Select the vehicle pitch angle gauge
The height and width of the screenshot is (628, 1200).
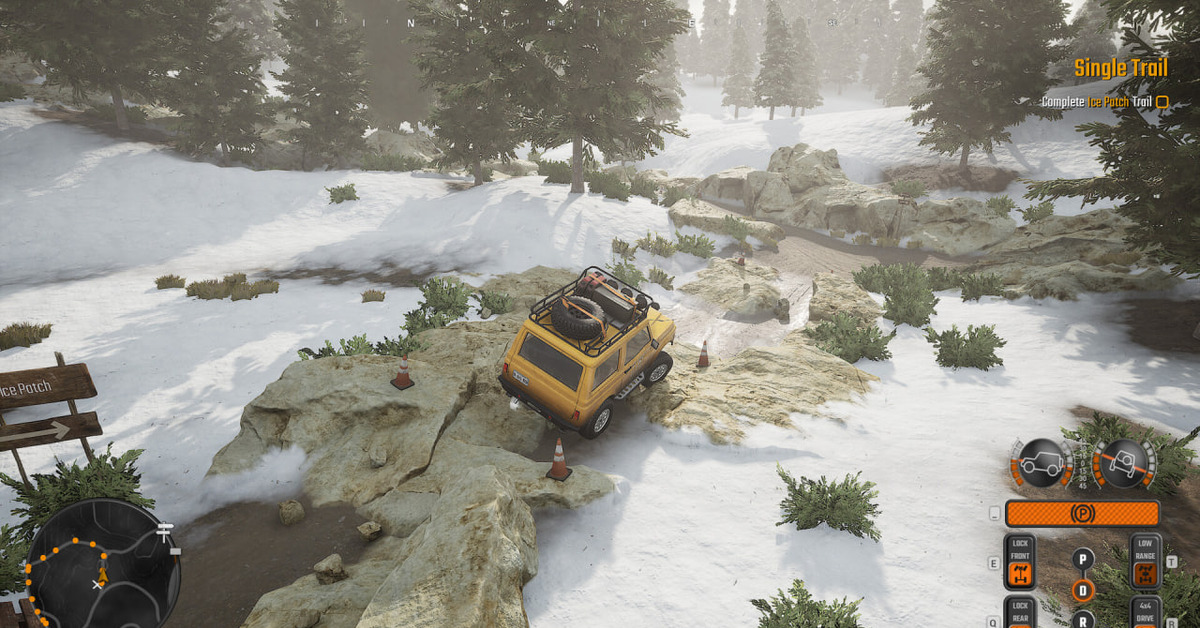(x=1040, y=464)
